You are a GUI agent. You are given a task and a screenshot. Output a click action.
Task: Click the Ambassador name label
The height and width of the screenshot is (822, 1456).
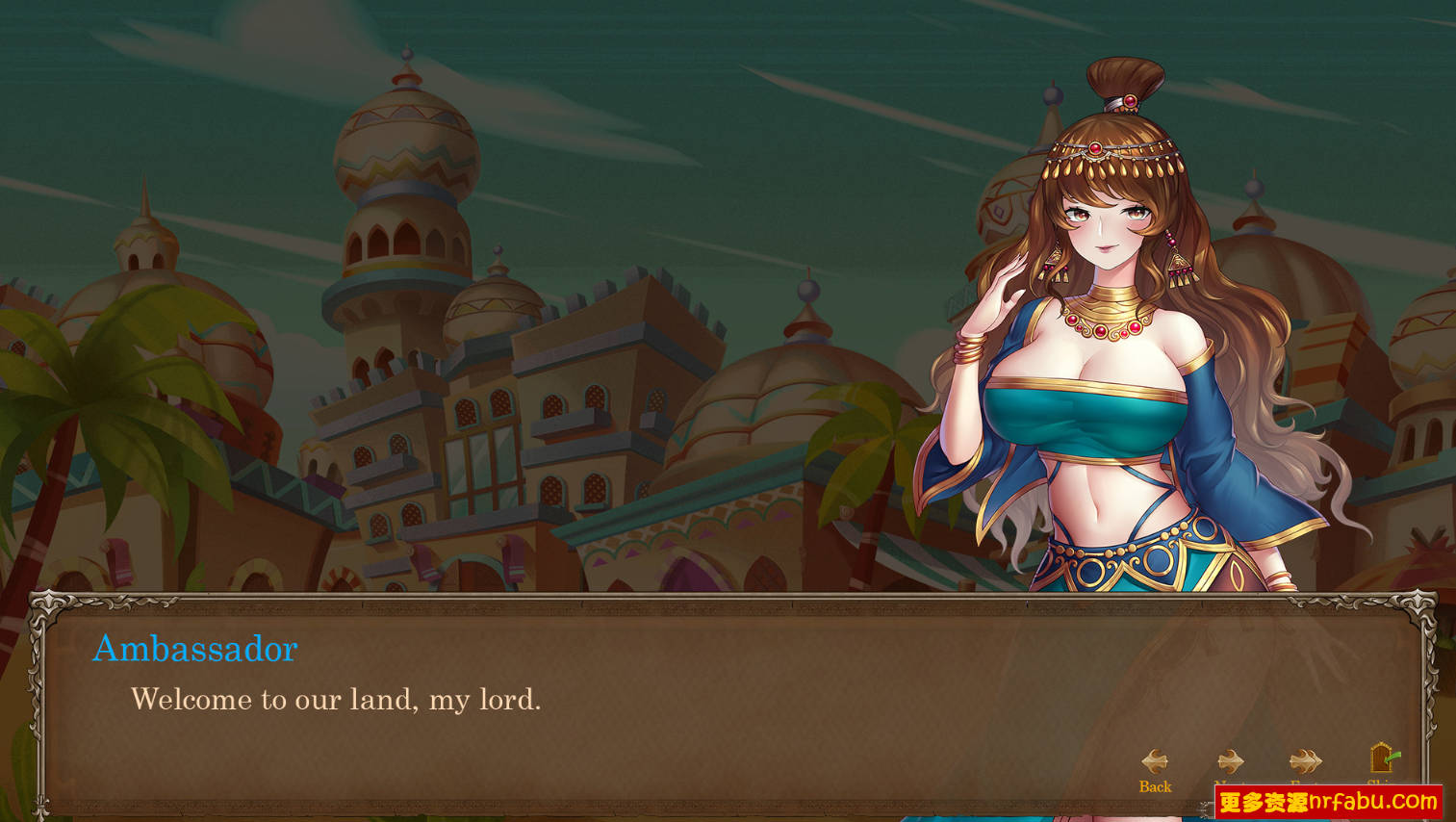pyautogui.click(x=194, y=650)
